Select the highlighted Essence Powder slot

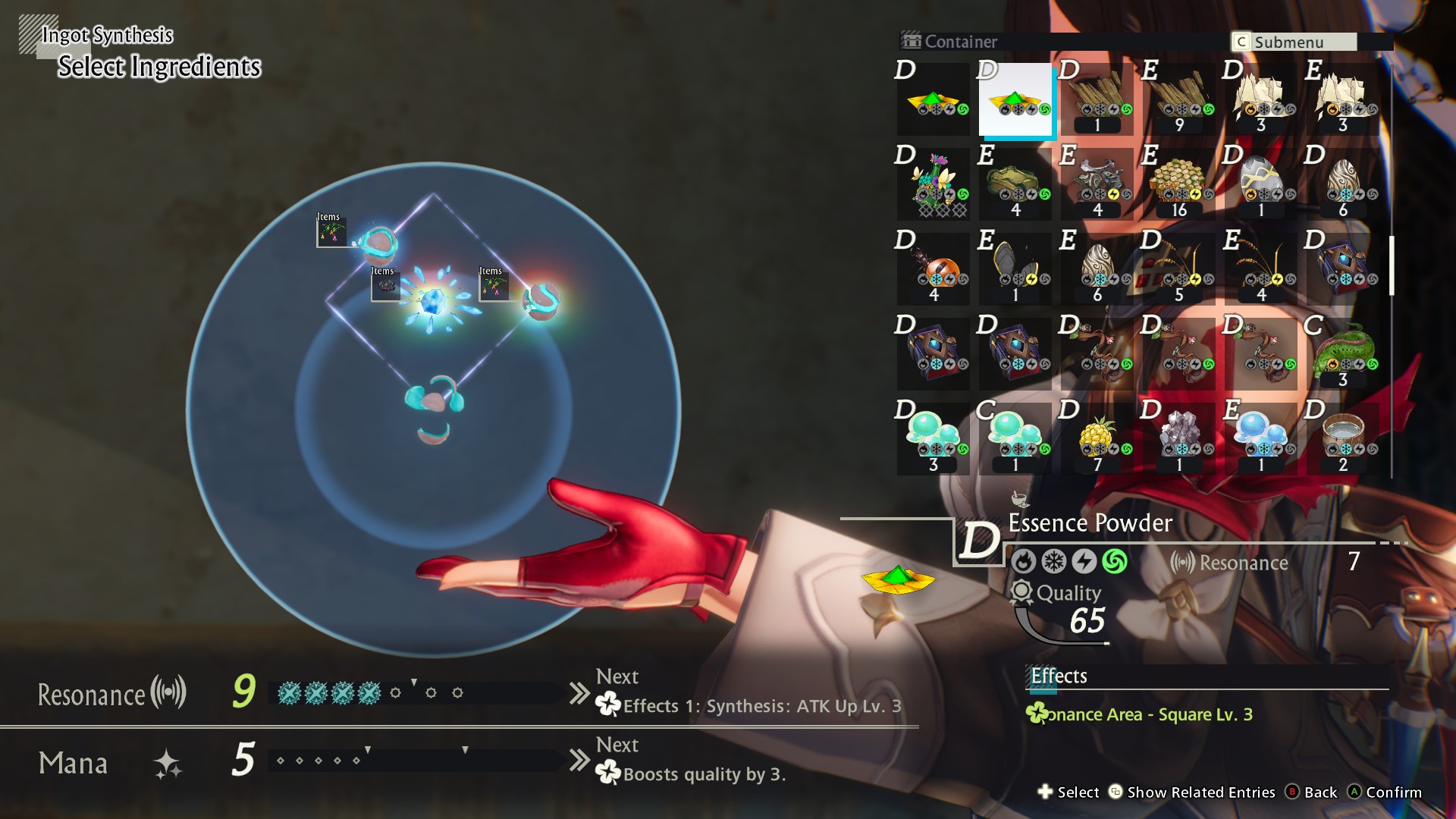coord(1015,99)
